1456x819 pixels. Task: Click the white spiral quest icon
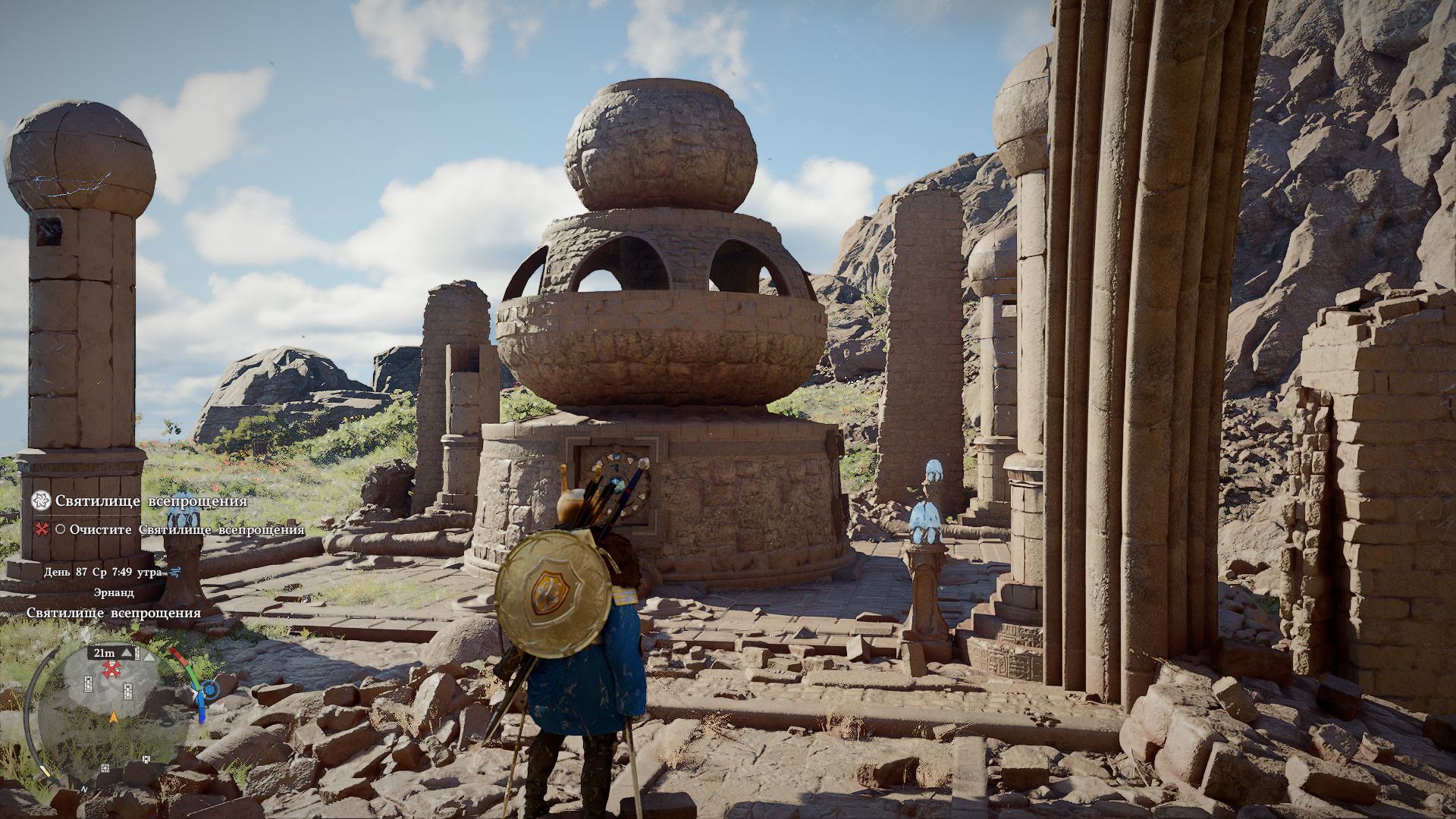(41, 500)
